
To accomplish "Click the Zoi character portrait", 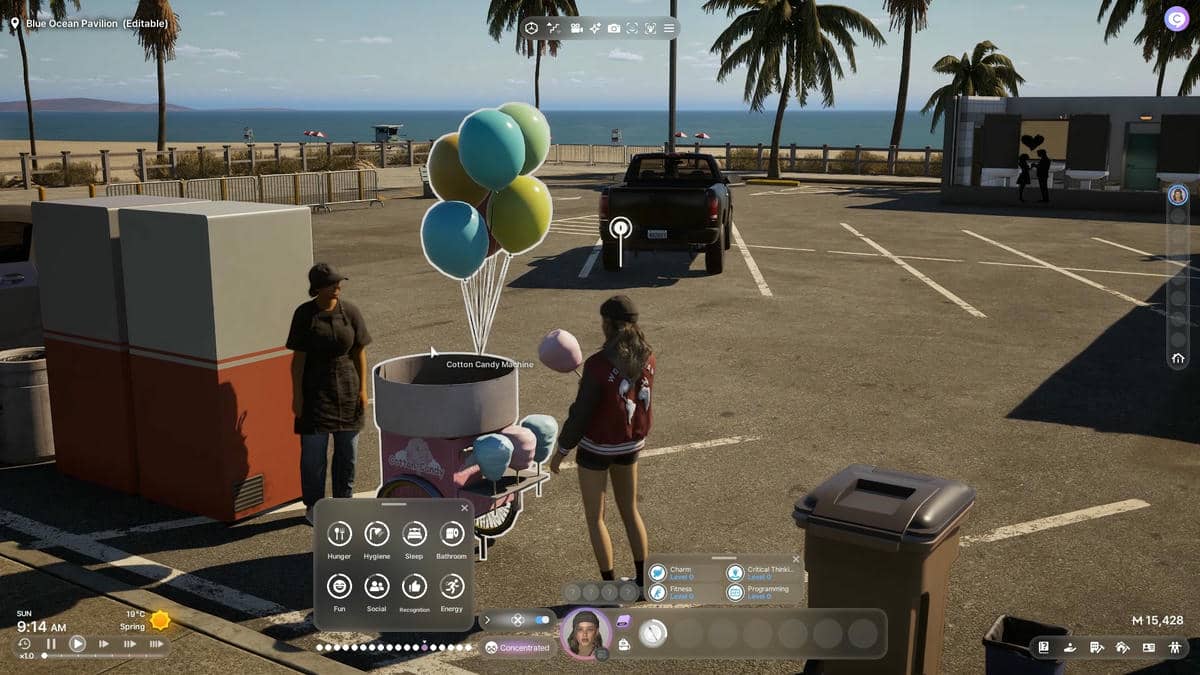I will click(x=585, y=633).
